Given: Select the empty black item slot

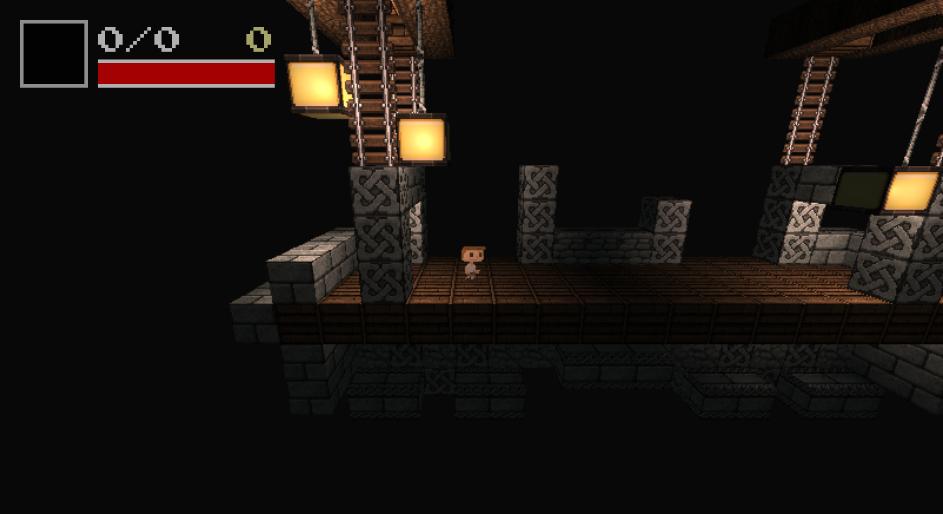Looking at the screenshot, I should (x=54, y=54).
